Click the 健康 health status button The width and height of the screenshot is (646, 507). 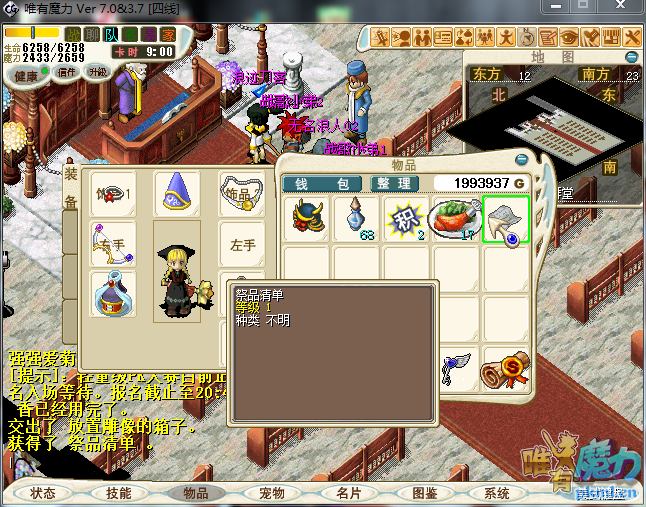(x=27, y=76)
